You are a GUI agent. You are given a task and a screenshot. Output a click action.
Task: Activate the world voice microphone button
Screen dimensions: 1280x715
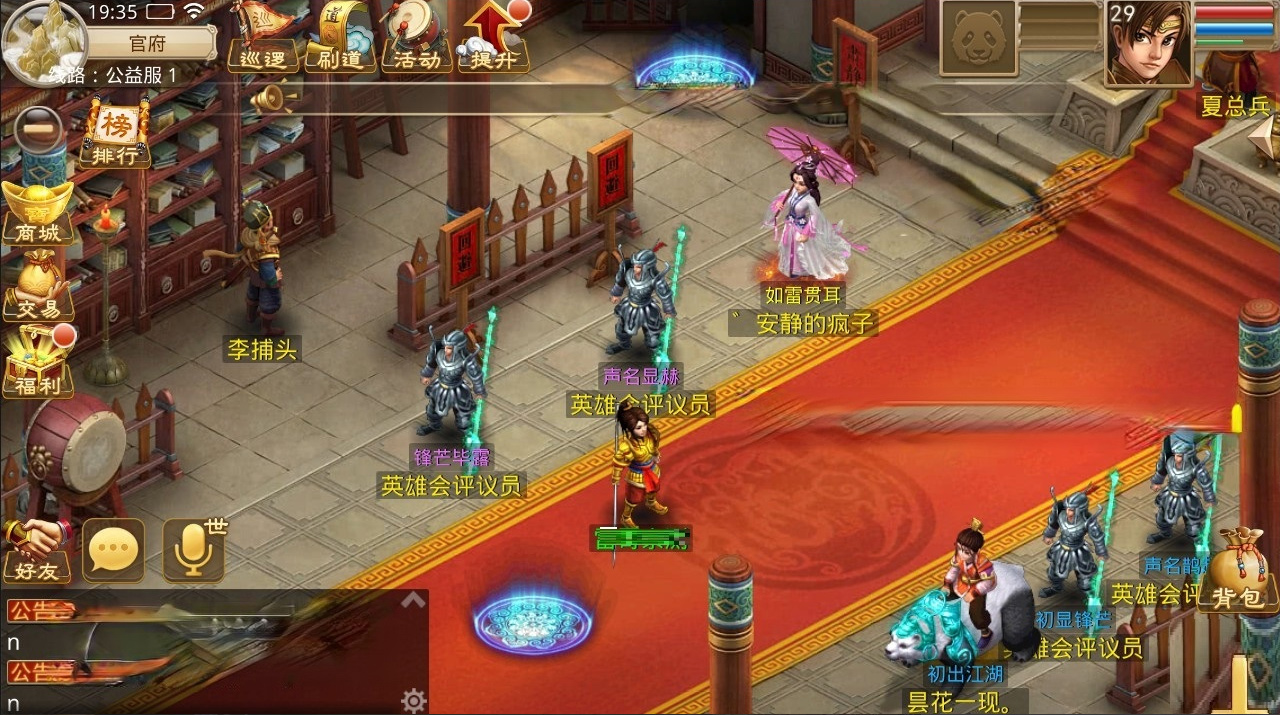[x=192, y=549]
